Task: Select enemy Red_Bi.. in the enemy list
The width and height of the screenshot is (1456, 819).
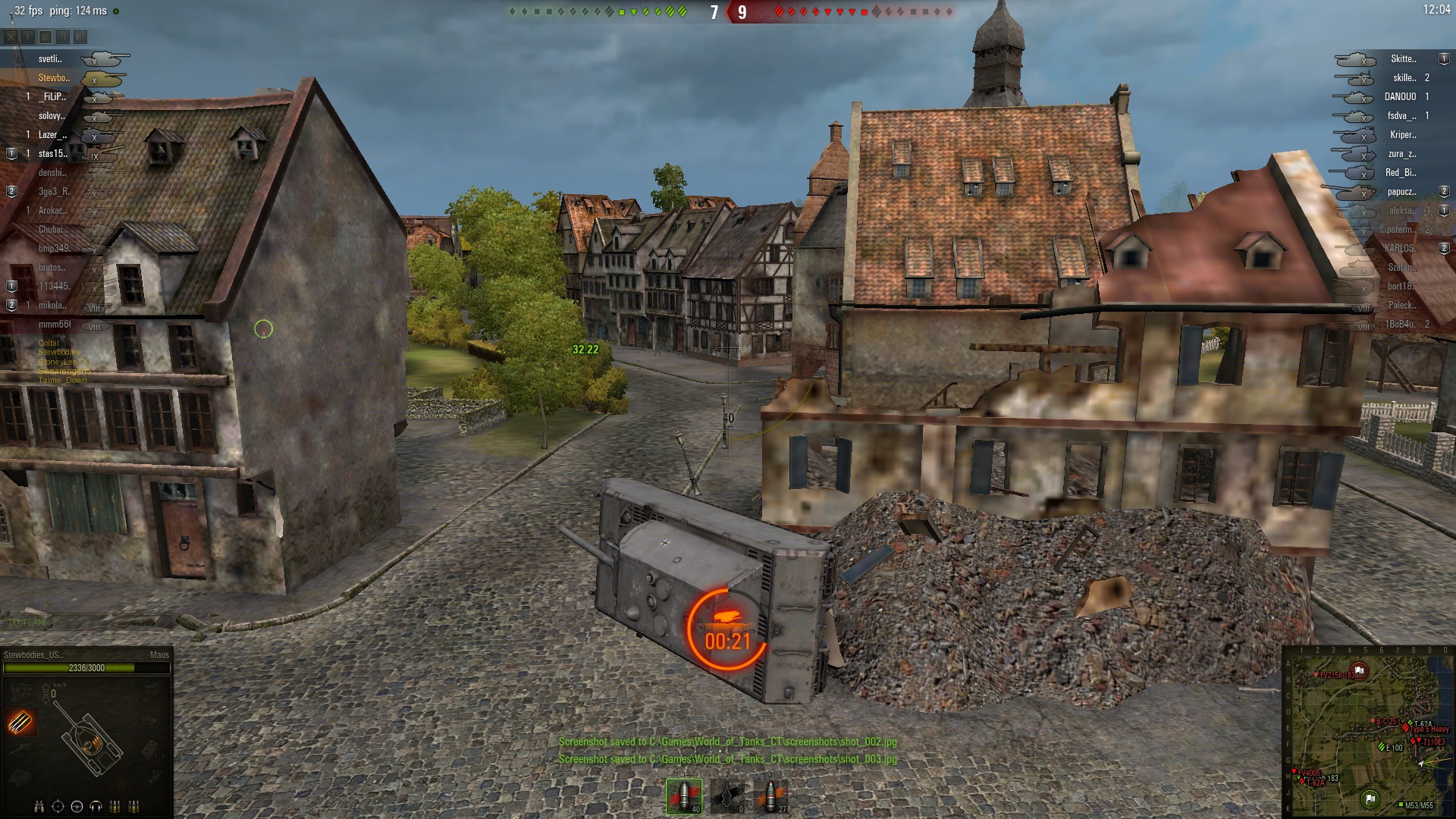Action: pyautogui.click(x=1400, y=173)
